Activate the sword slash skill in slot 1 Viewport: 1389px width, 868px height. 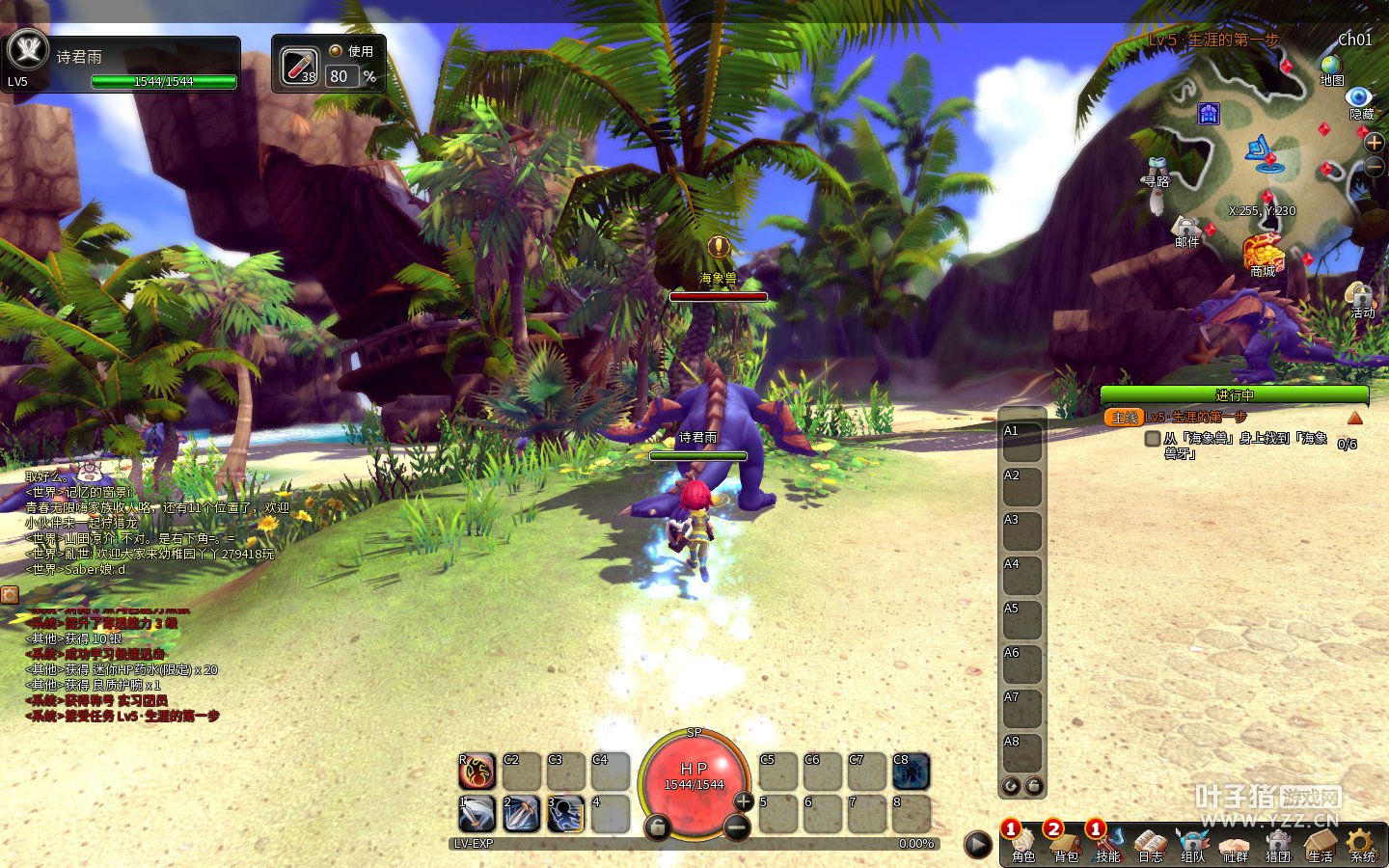tap(477, 814)
